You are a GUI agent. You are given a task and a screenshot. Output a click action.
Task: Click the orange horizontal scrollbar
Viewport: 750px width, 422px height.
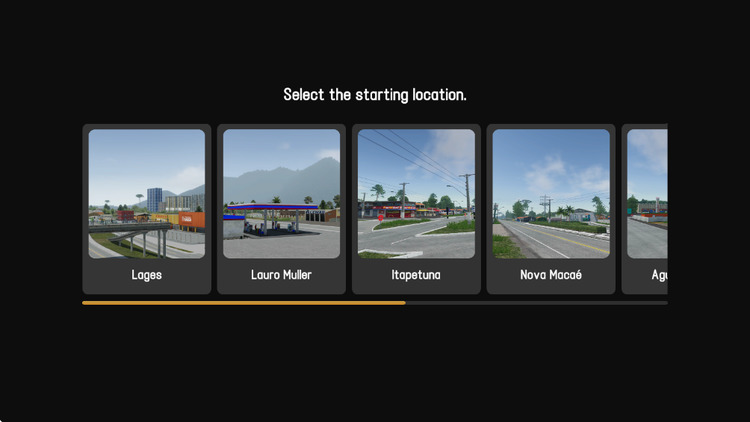pyautogui.click(x=244, y=302)
